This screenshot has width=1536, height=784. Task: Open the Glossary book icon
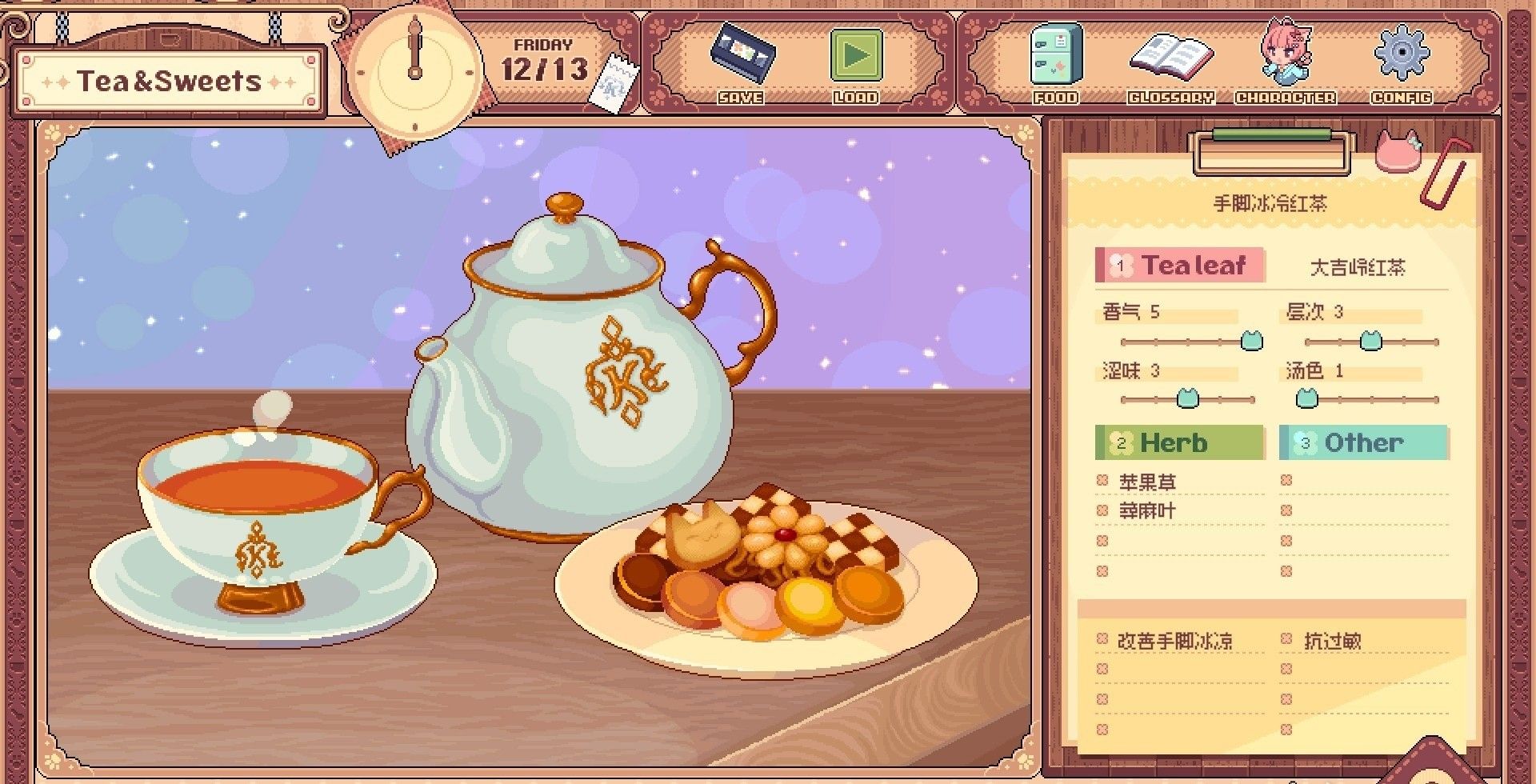tap(1170, 56)
